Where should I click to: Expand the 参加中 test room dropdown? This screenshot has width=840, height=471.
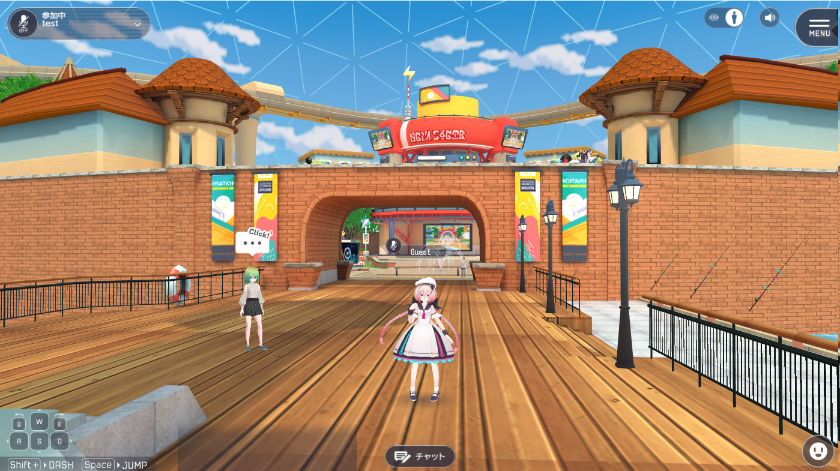[x=137, y=23]
